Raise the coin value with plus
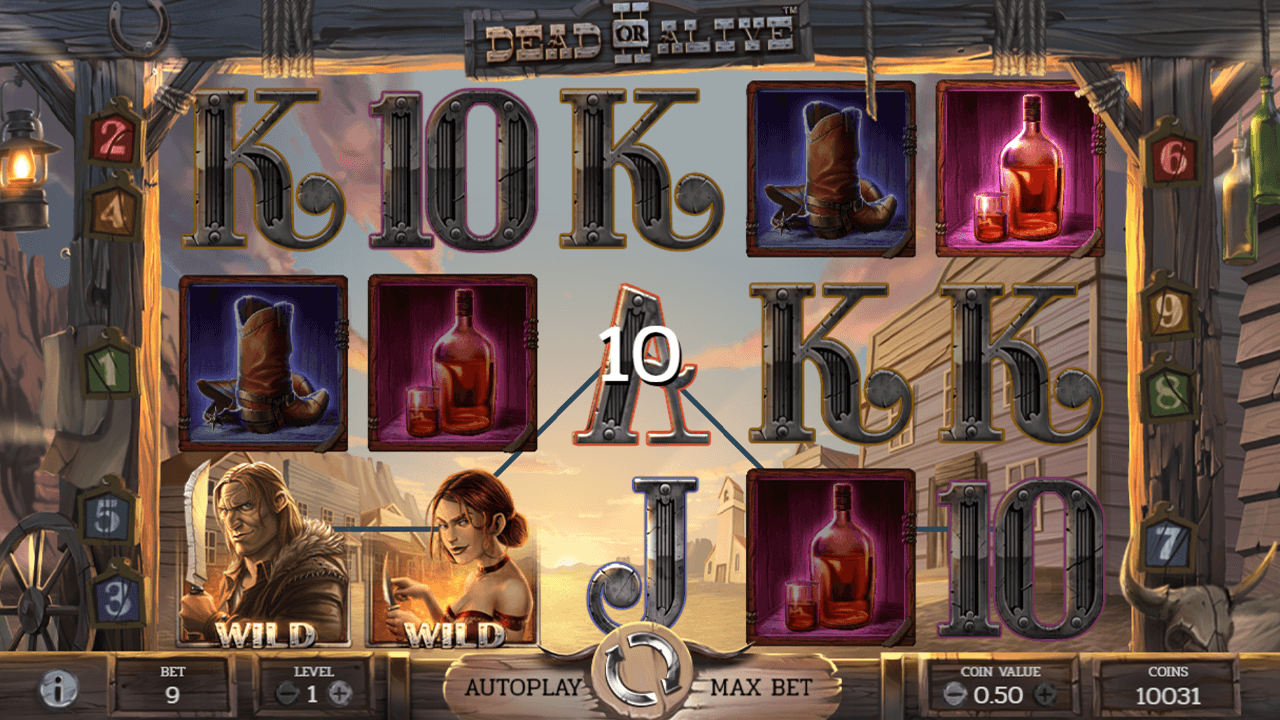This screenshot has width=1280, height=720. tap(1045, 693)
